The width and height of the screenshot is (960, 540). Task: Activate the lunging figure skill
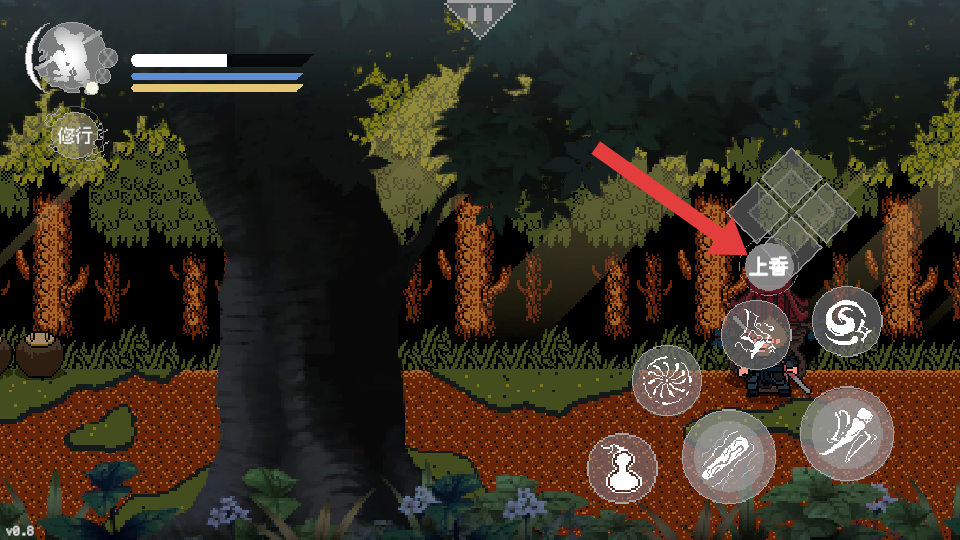coord(756,335)
